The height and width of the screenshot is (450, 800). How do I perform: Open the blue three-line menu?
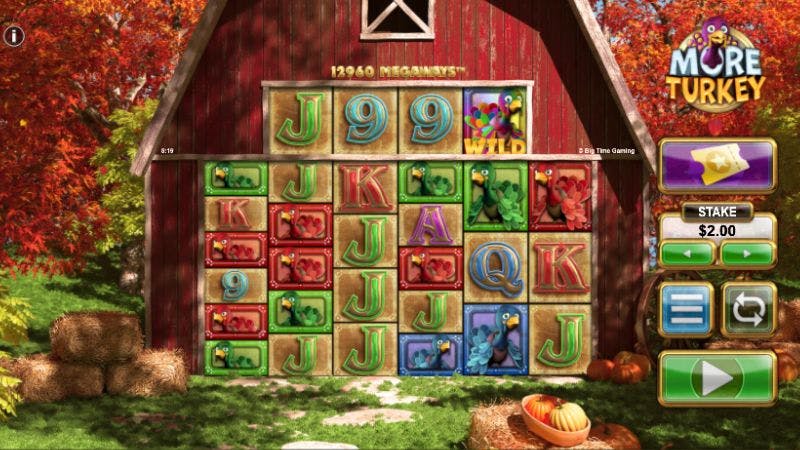pos(686,309)
